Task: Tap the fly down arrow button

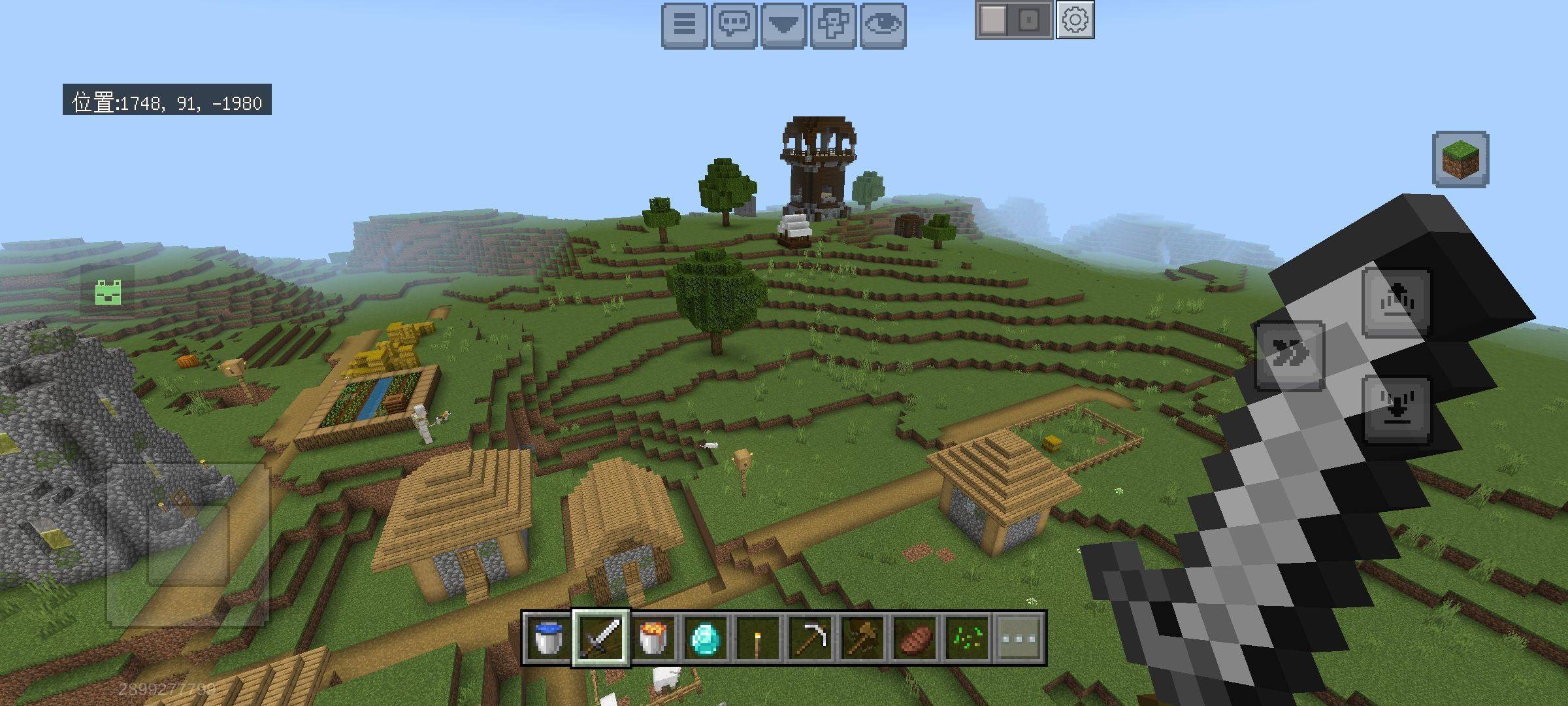Action: coord(1396,409)
